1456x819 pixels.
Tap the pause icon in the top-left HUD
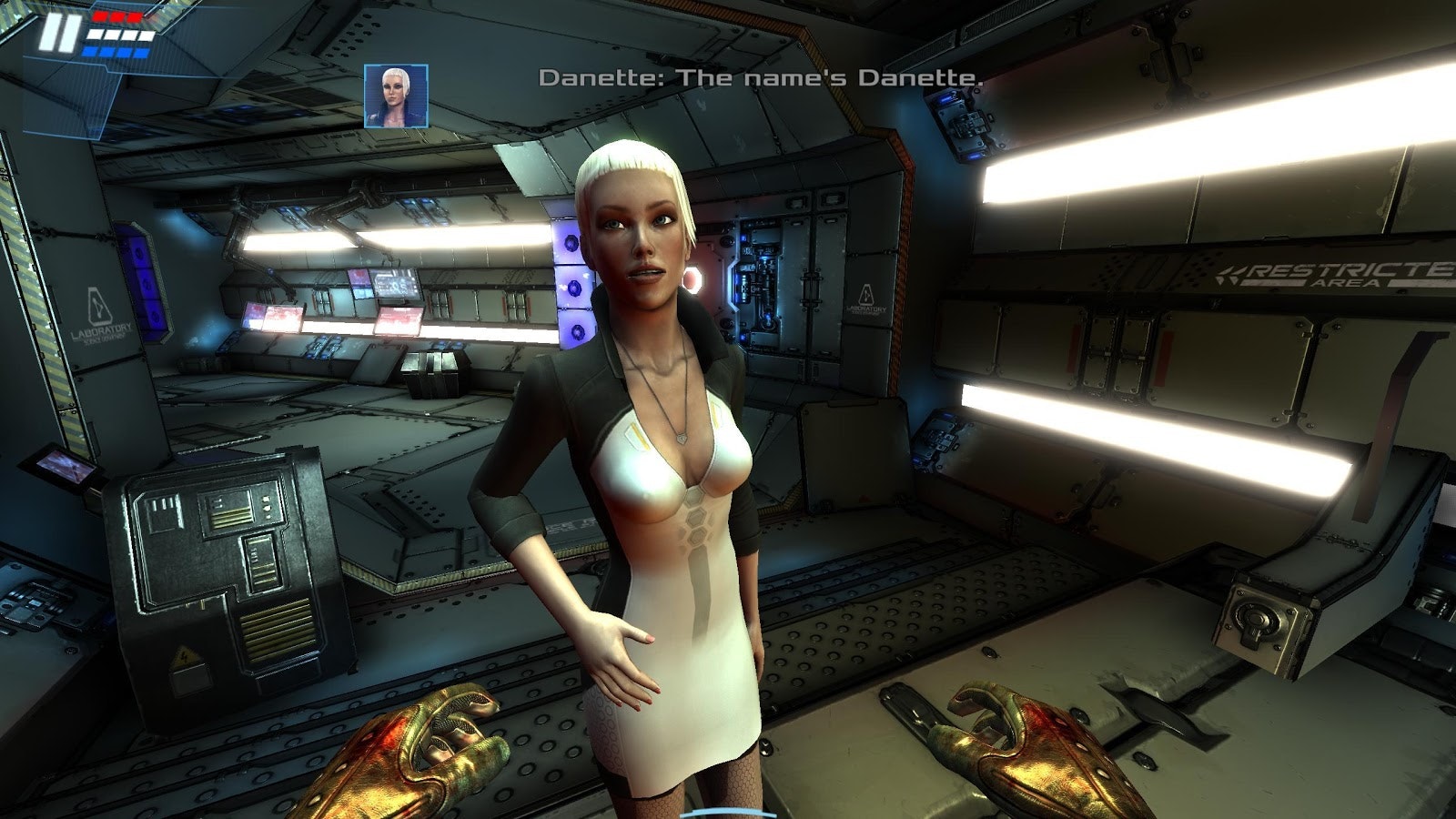tap(56, 34)
